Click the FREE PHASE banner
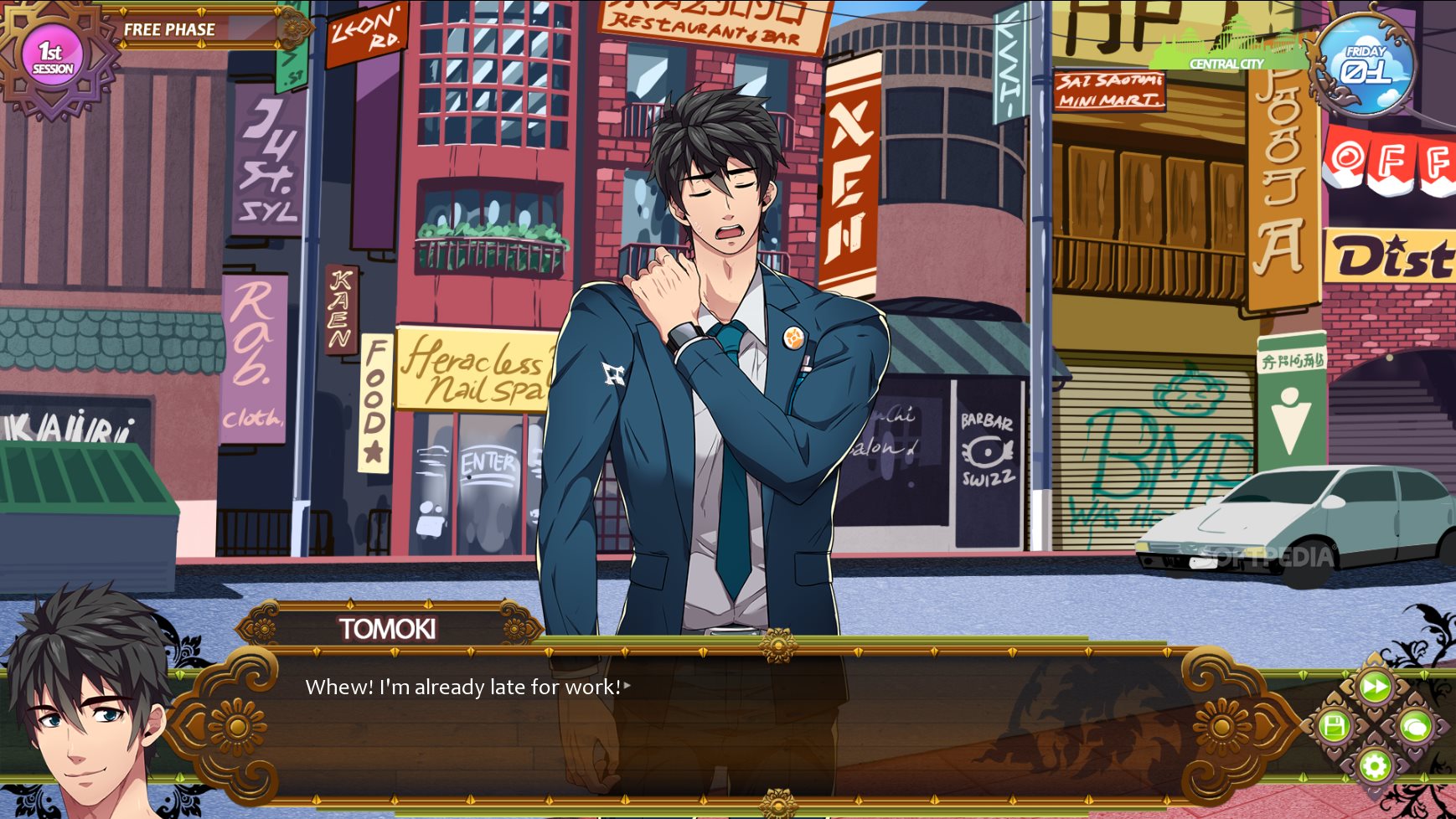Image resolution: width=1456 pixels, height=819 pixels. 172,29
